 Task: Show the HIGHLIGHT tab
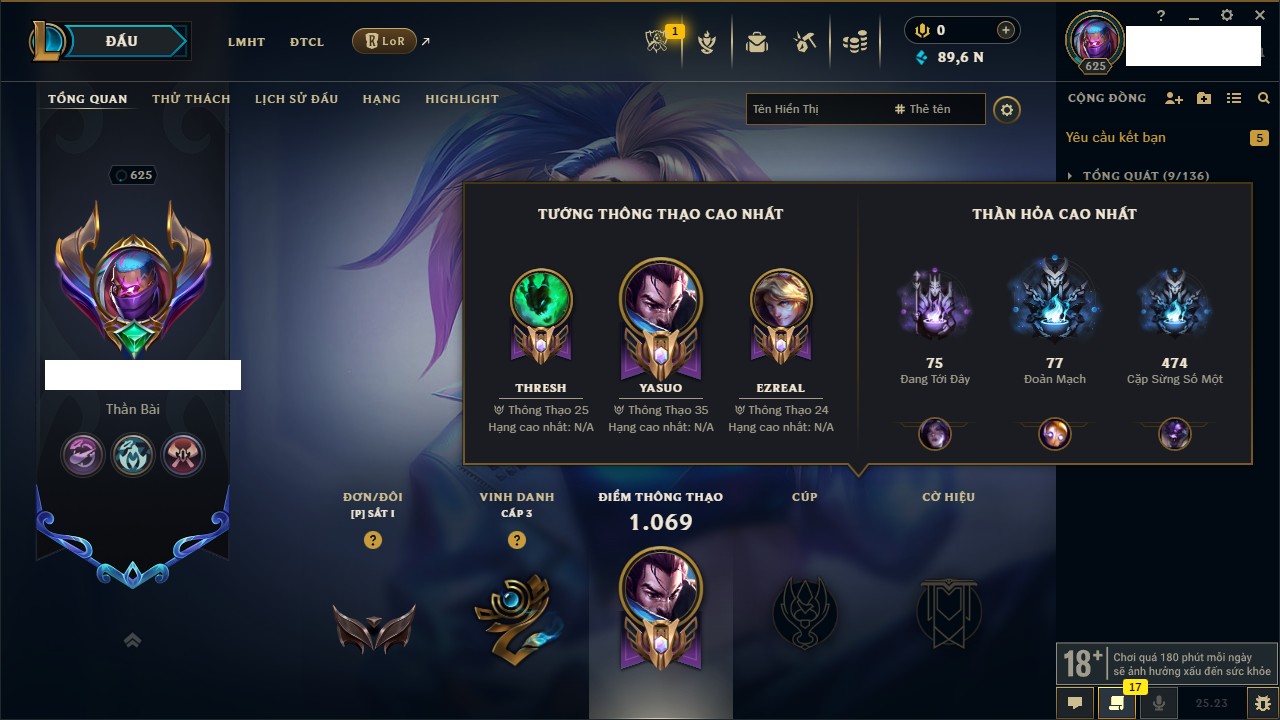pyautogui.click(x=461, y=99)
